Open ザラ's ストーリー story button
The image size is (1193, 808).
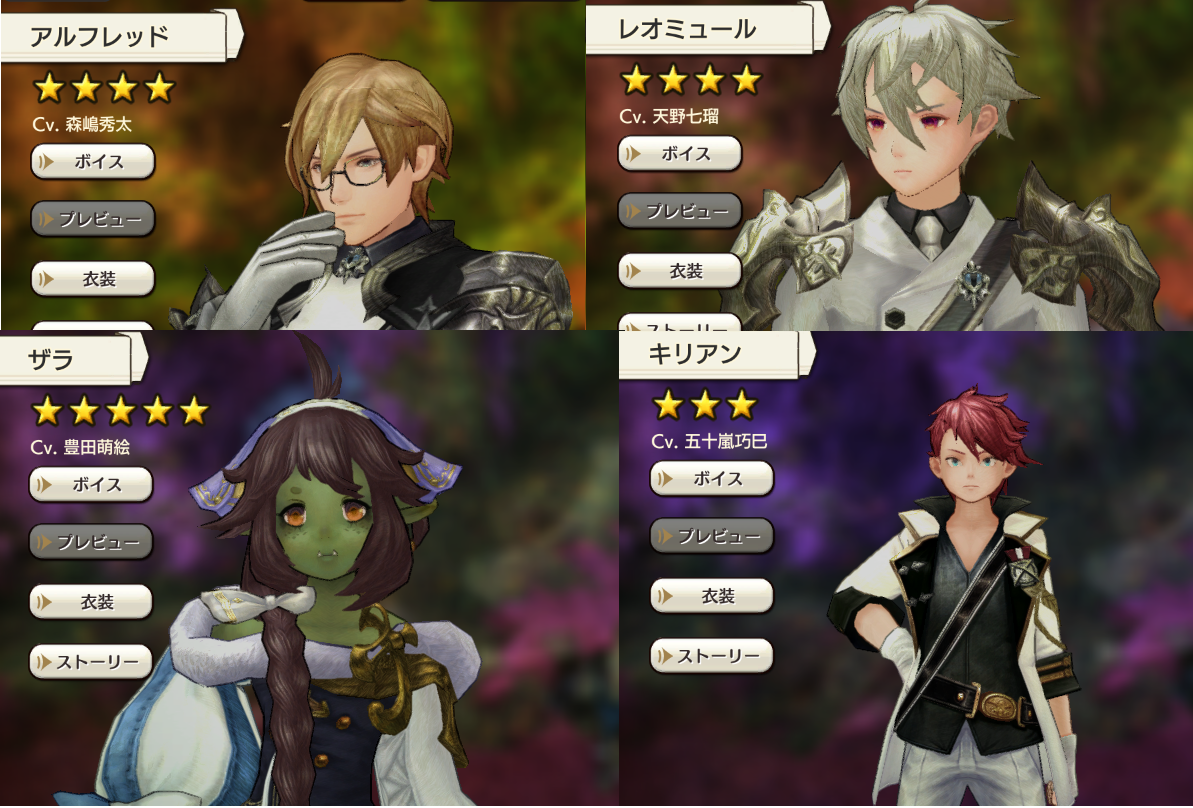click(91, 661)
